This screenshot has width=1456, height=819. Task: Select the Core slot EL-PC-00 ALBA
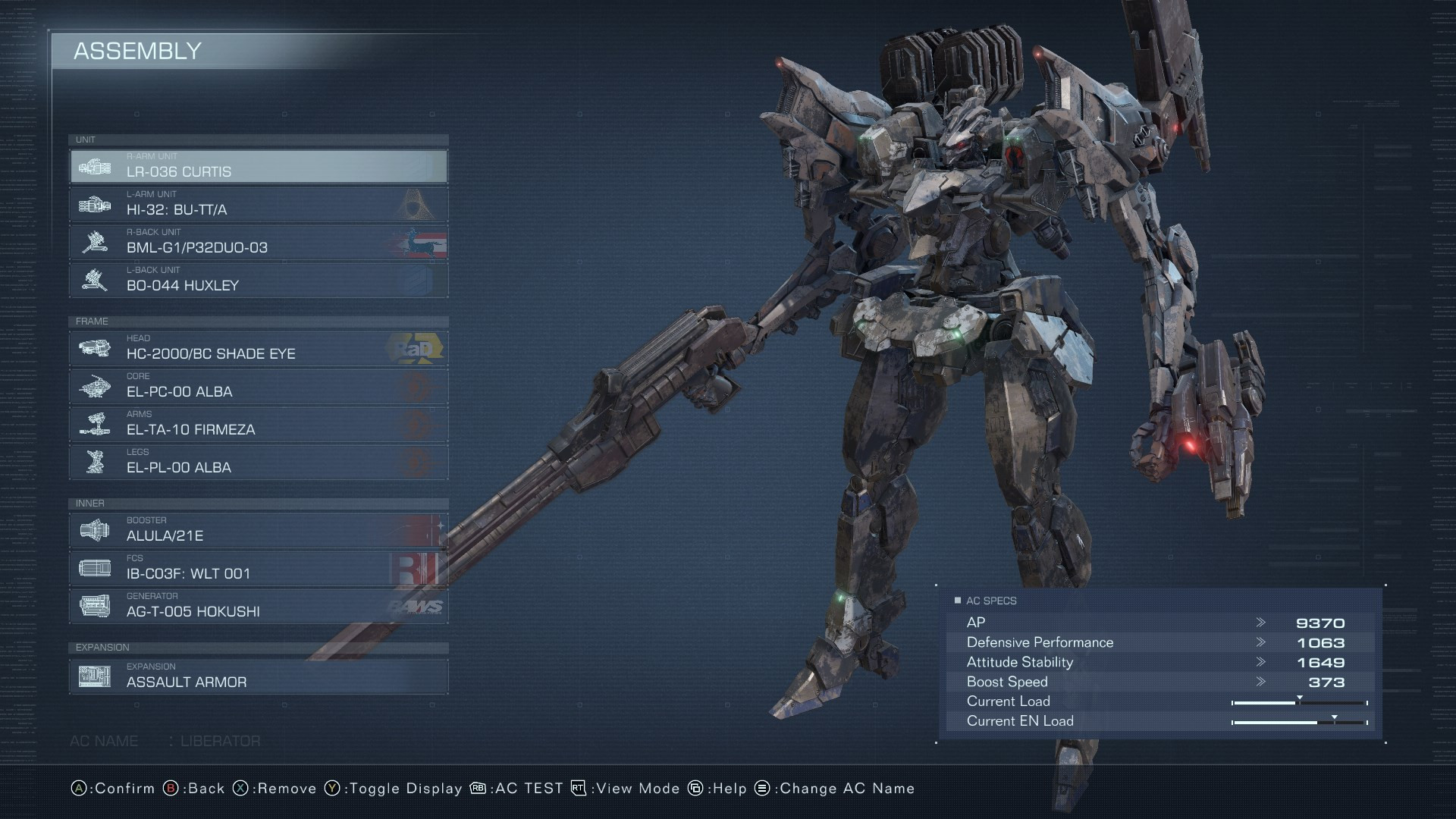(258, 386)
